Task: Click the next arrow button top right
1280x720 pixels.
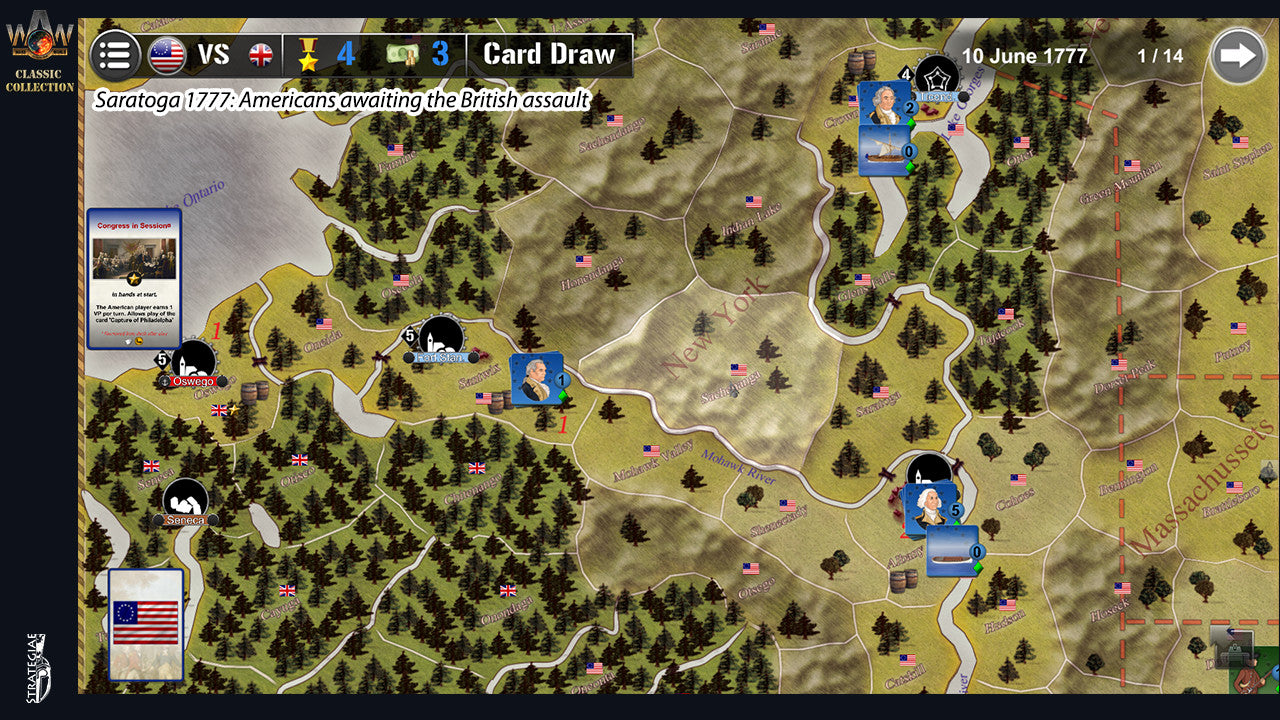Action: pyautogui.click(x=1240, y=55)
